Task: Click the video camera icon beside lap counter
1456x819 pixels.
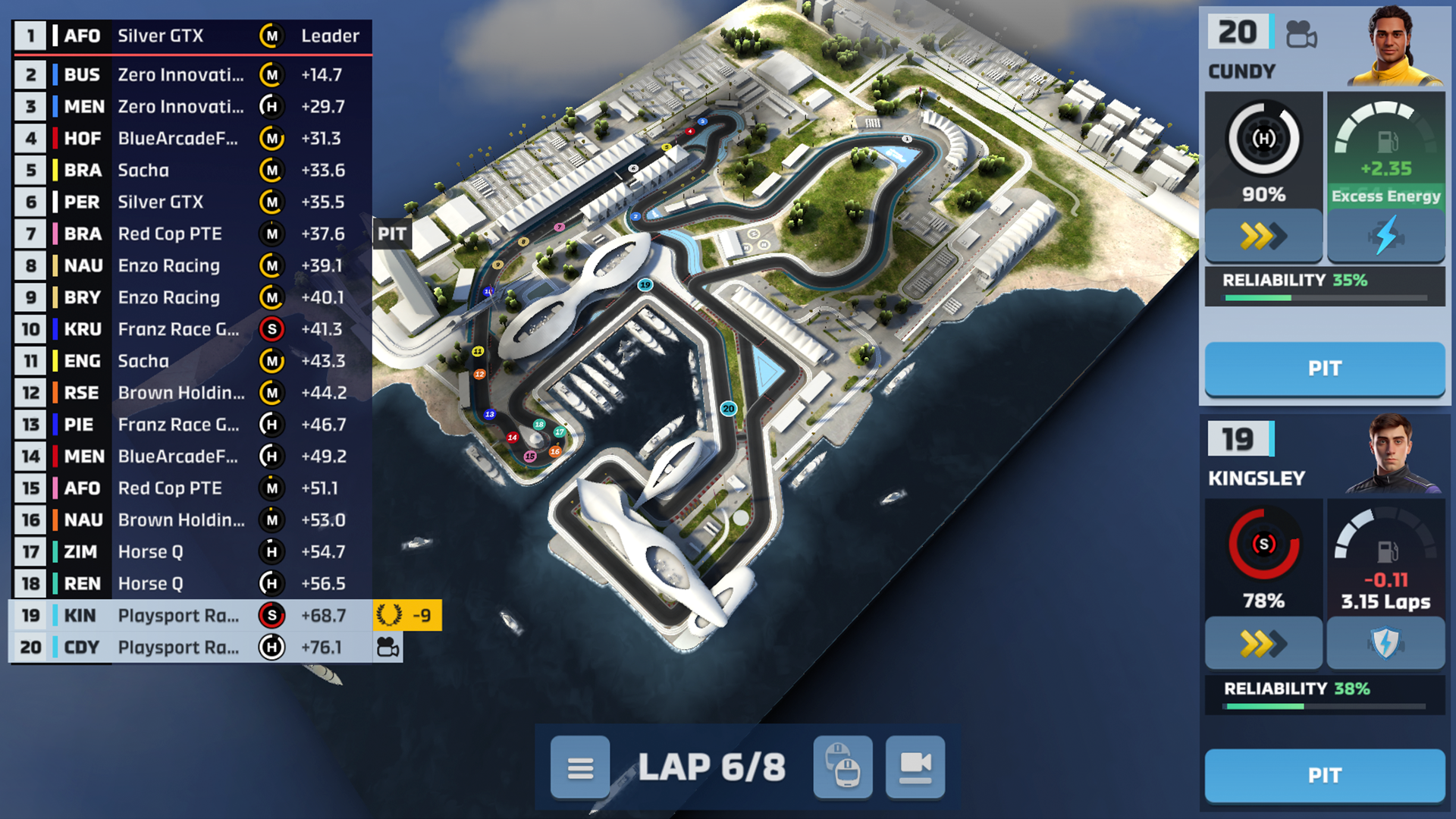Action: pos(917,767)
